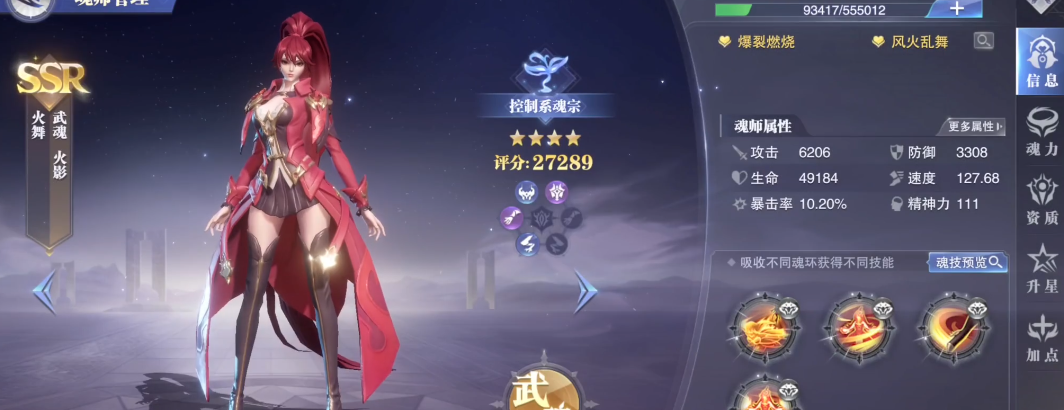Screen dimensions: 1064x410
Task: Select the 资质 (Aptitude) tab
Action: pos(1040,201)
